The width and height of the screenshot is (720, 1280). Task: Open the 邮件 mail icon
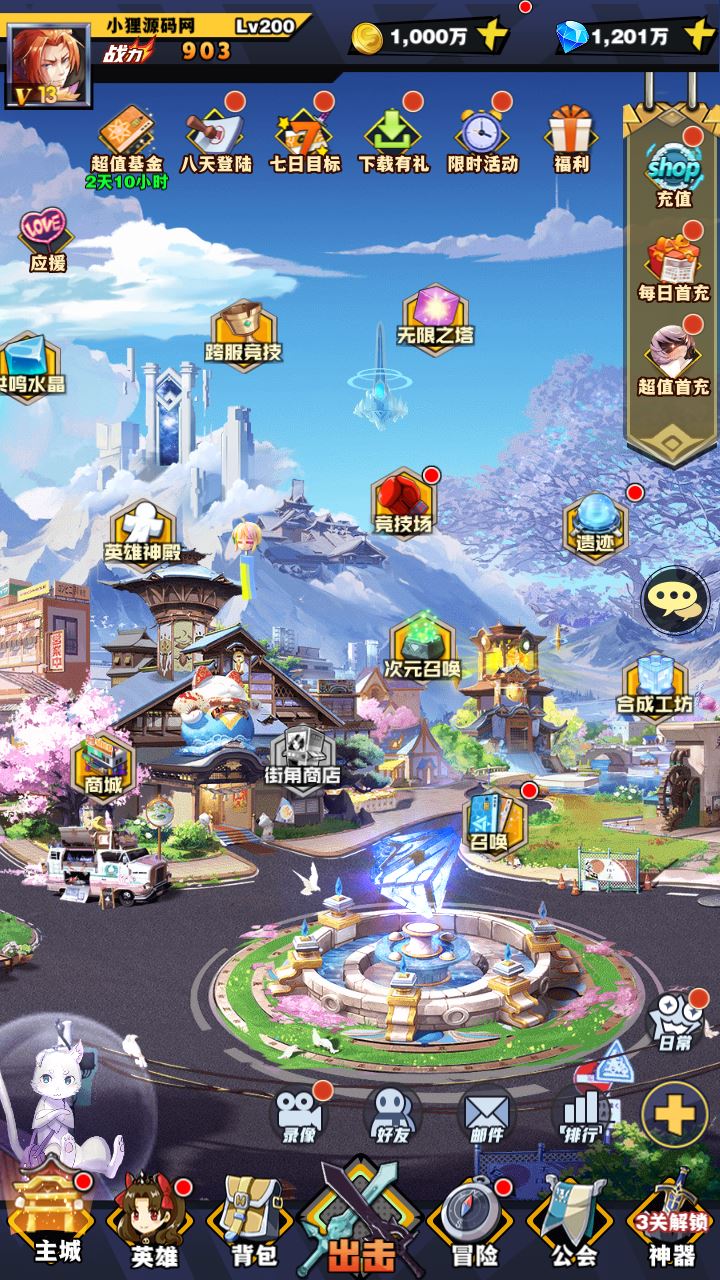click(x=485, y=1115)
